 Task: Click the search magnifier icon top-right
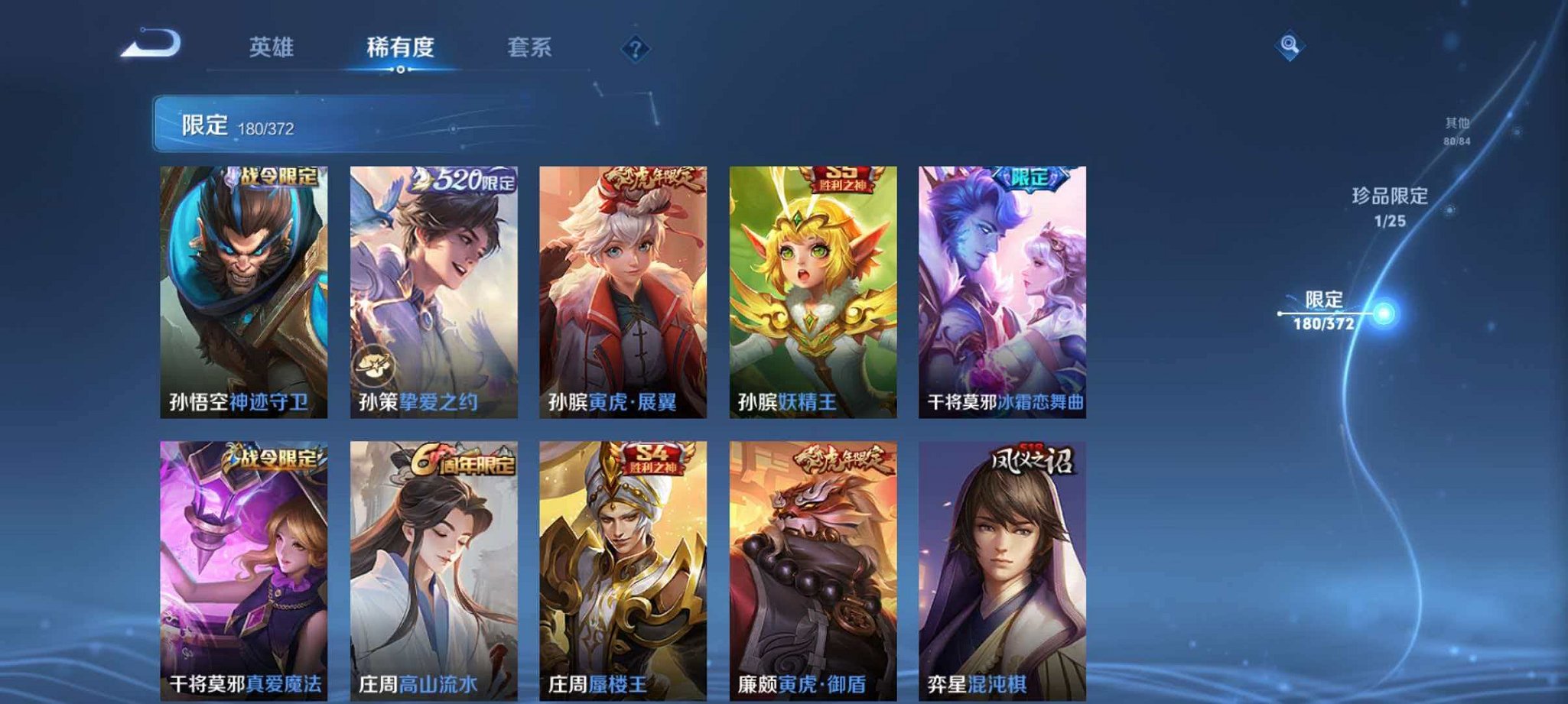coord(1290,46)
